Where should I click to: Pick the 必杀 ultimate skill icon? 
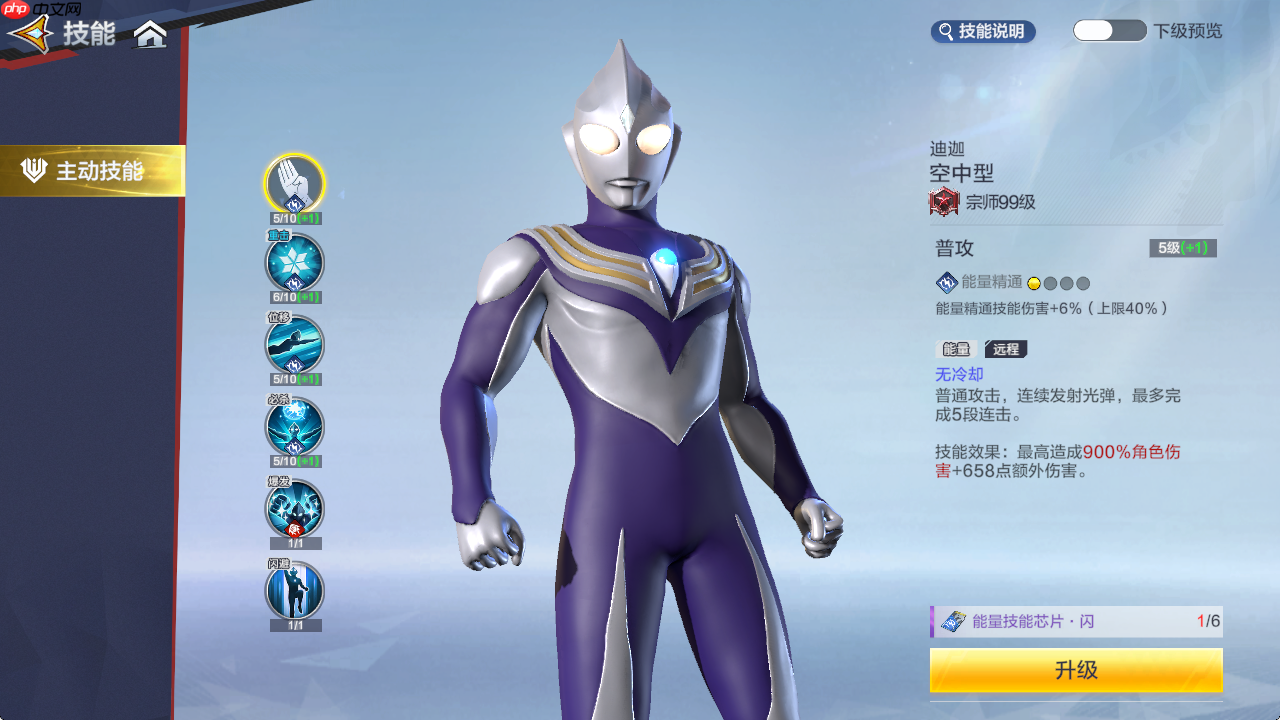[294, 427]
